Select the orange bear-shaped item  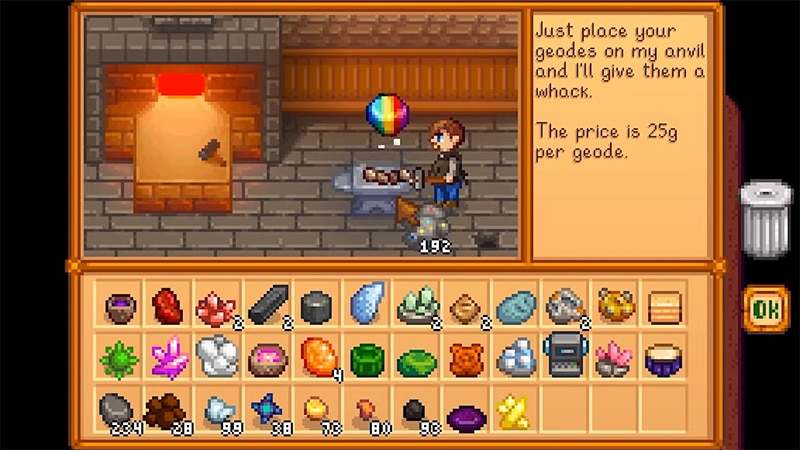[465, 358]
